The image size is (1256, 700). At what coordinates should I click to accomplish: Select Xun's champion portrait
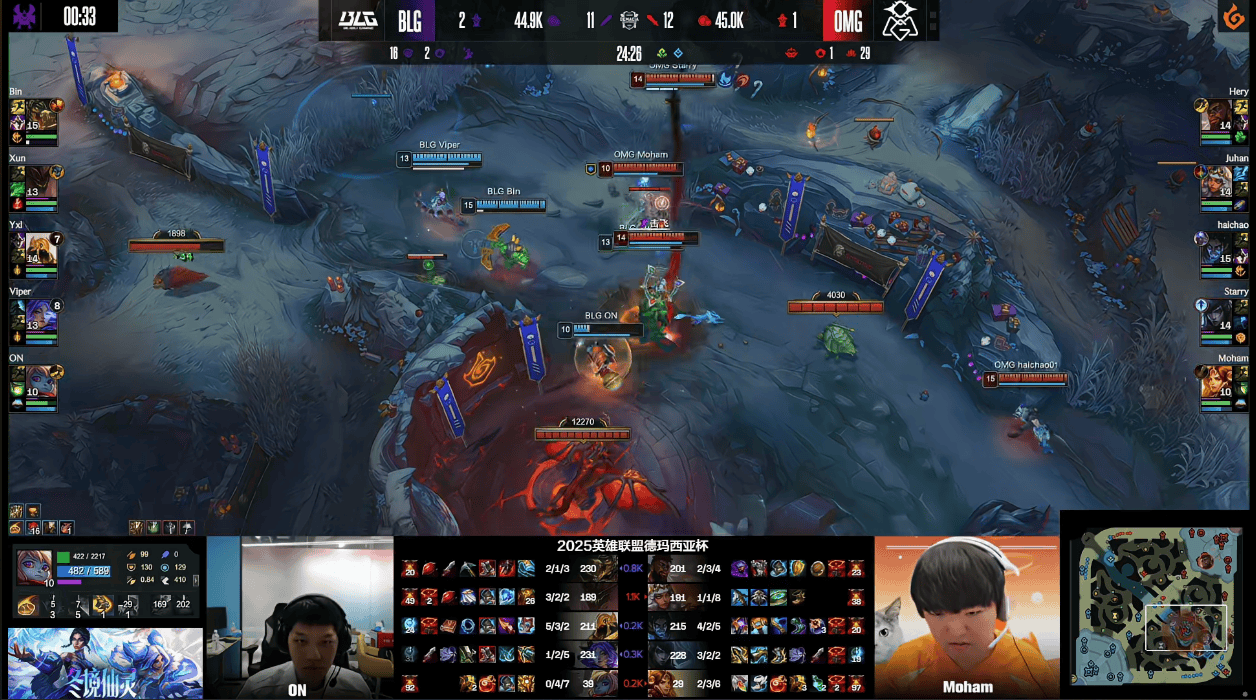click(40, 179)
